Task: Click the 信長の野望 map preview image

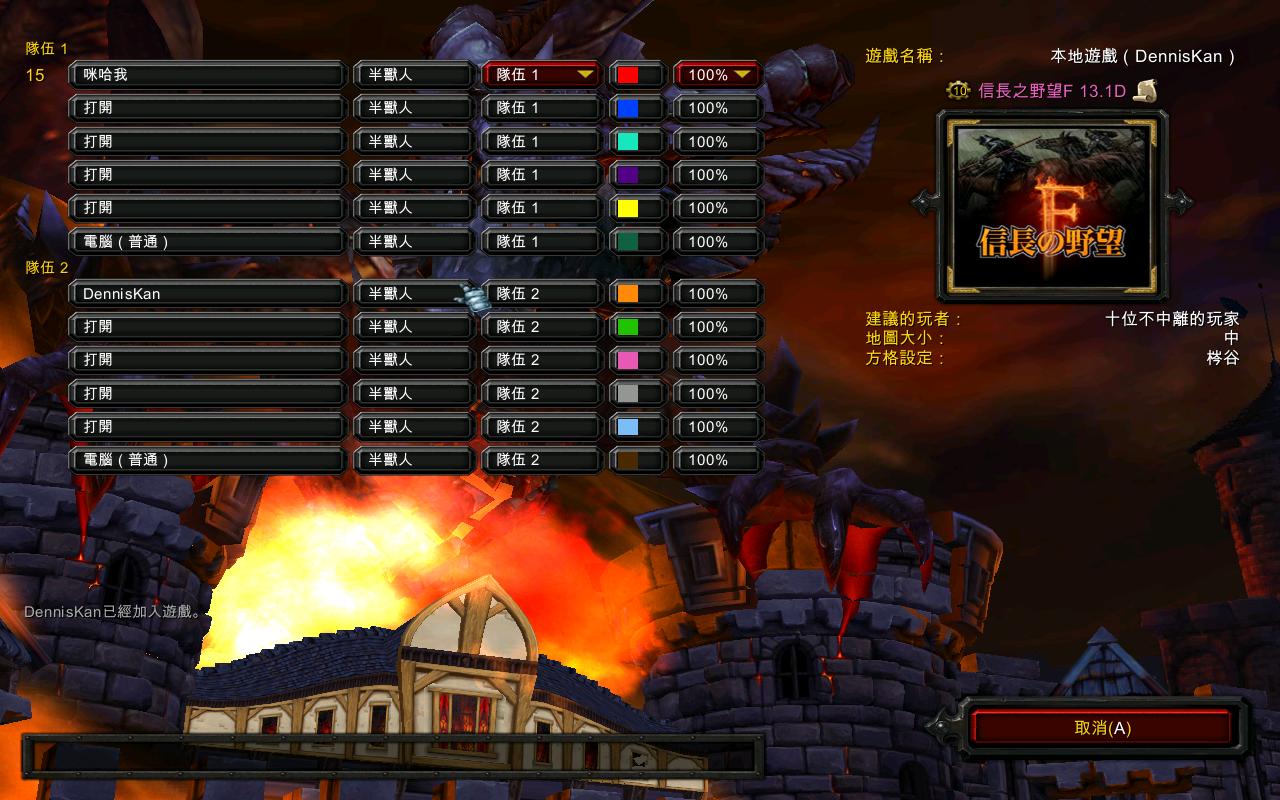Action: [x=1051, y=204]
